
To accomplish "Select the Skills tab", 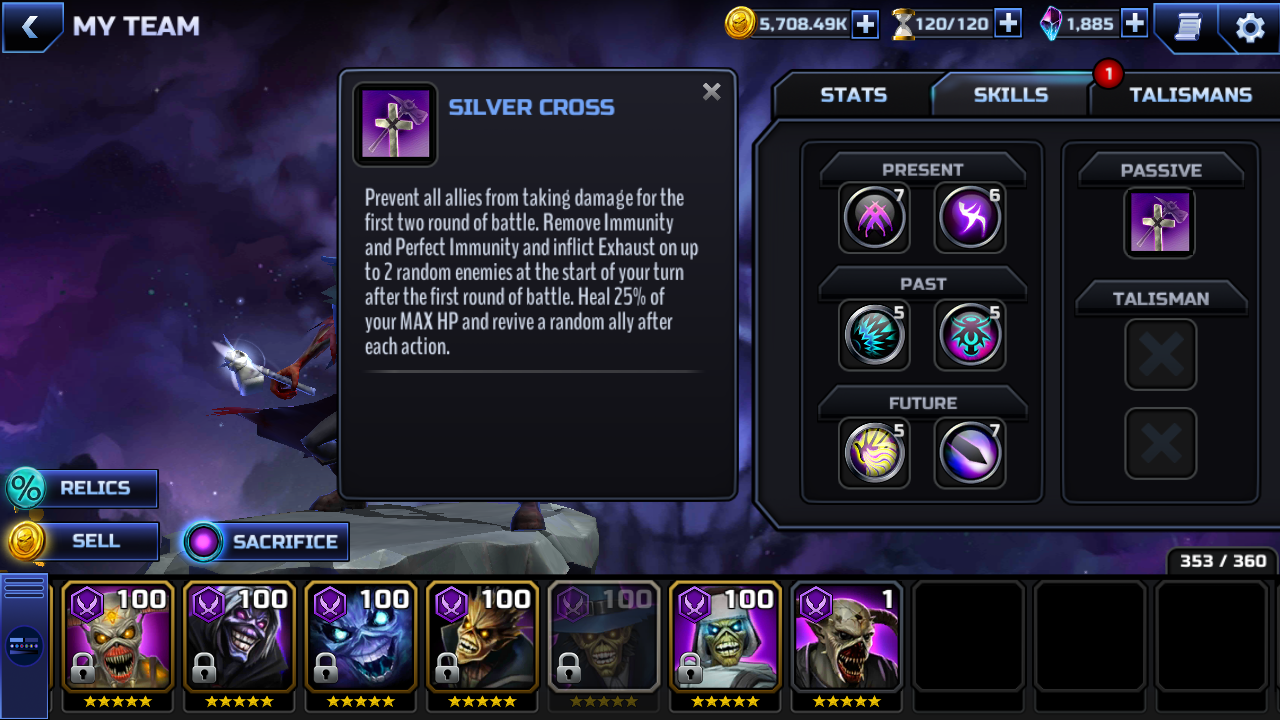I will tap(1010, 95).
